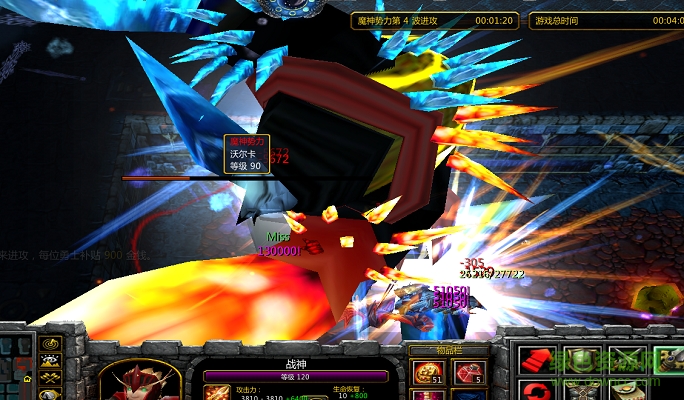The image size is (684, 400).
Task: Use the red gem item with 5 charges
Action: click(467, 374)
